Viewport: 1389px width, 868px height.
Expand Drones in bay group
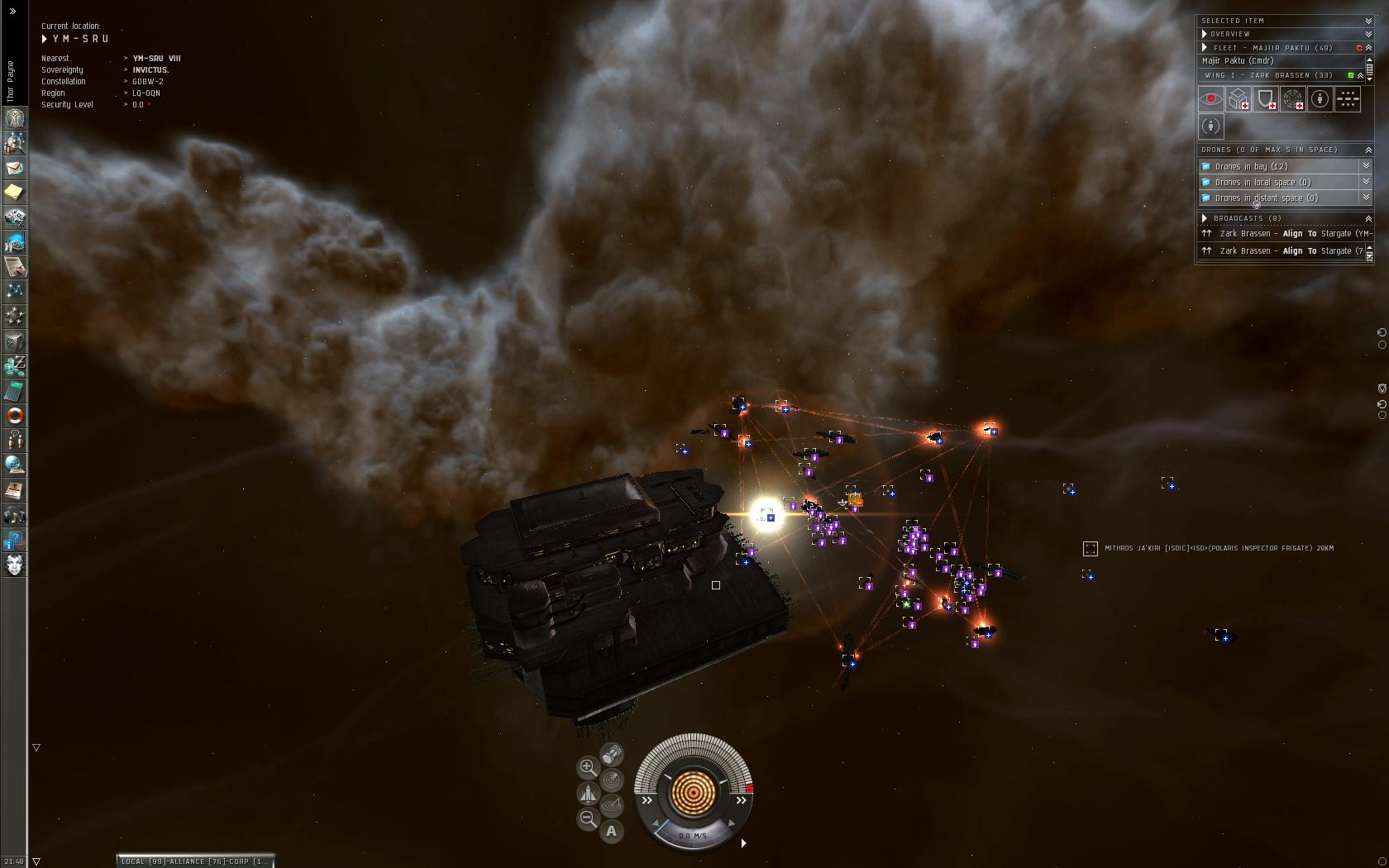[x=1365, y=166]
